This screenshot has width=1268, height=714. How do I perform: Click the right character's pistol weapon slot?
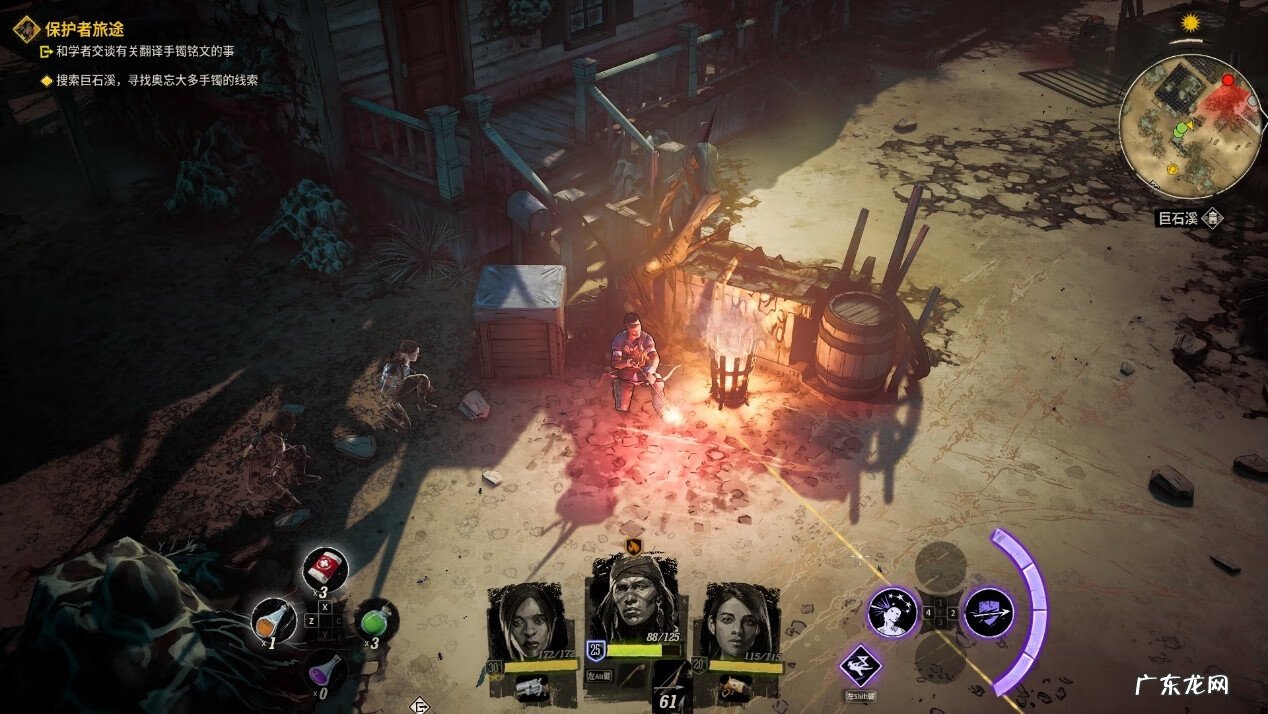point(734,686)
